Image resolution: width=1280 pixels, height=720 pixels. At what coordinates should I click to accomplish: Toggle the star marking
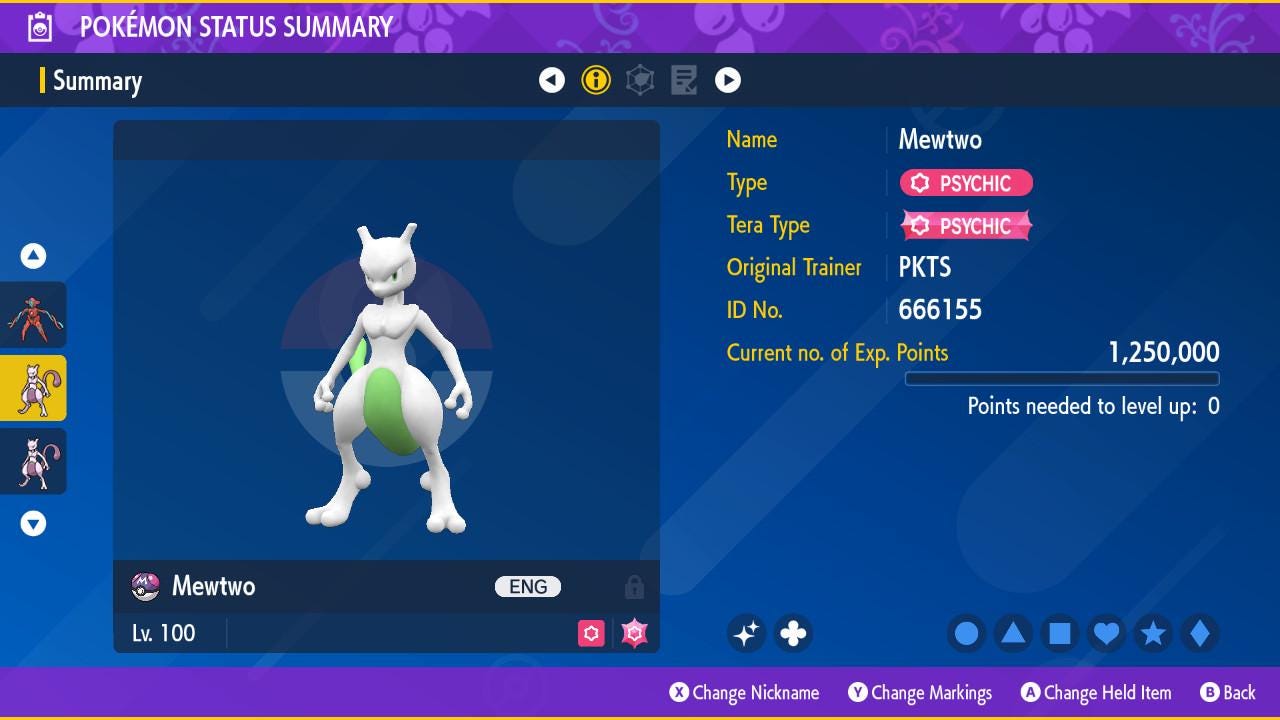1153,633
